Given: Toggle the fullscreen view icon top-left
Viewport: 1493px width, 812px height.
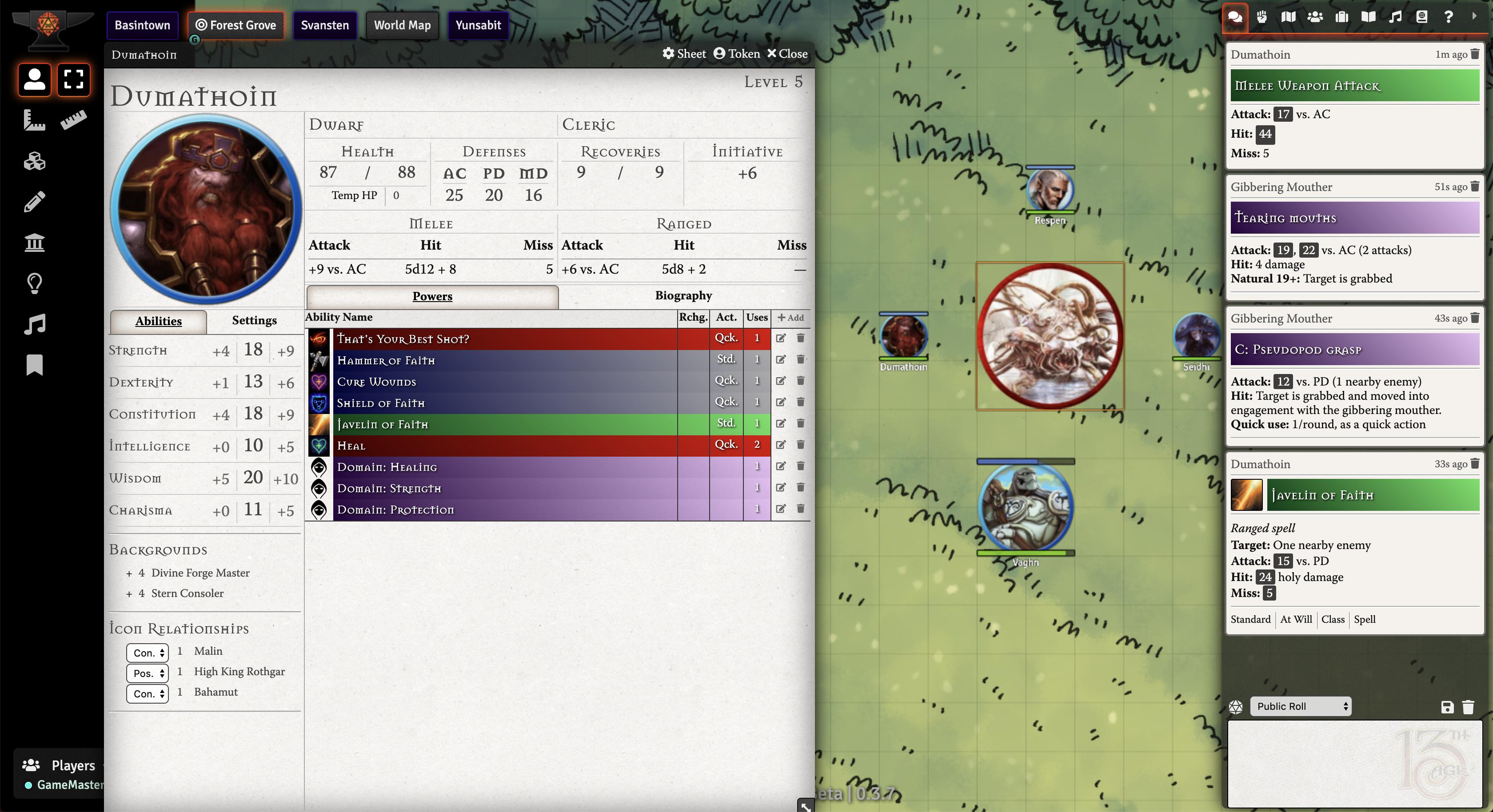Looking at the screenshot, I should (x=74, y=80).
